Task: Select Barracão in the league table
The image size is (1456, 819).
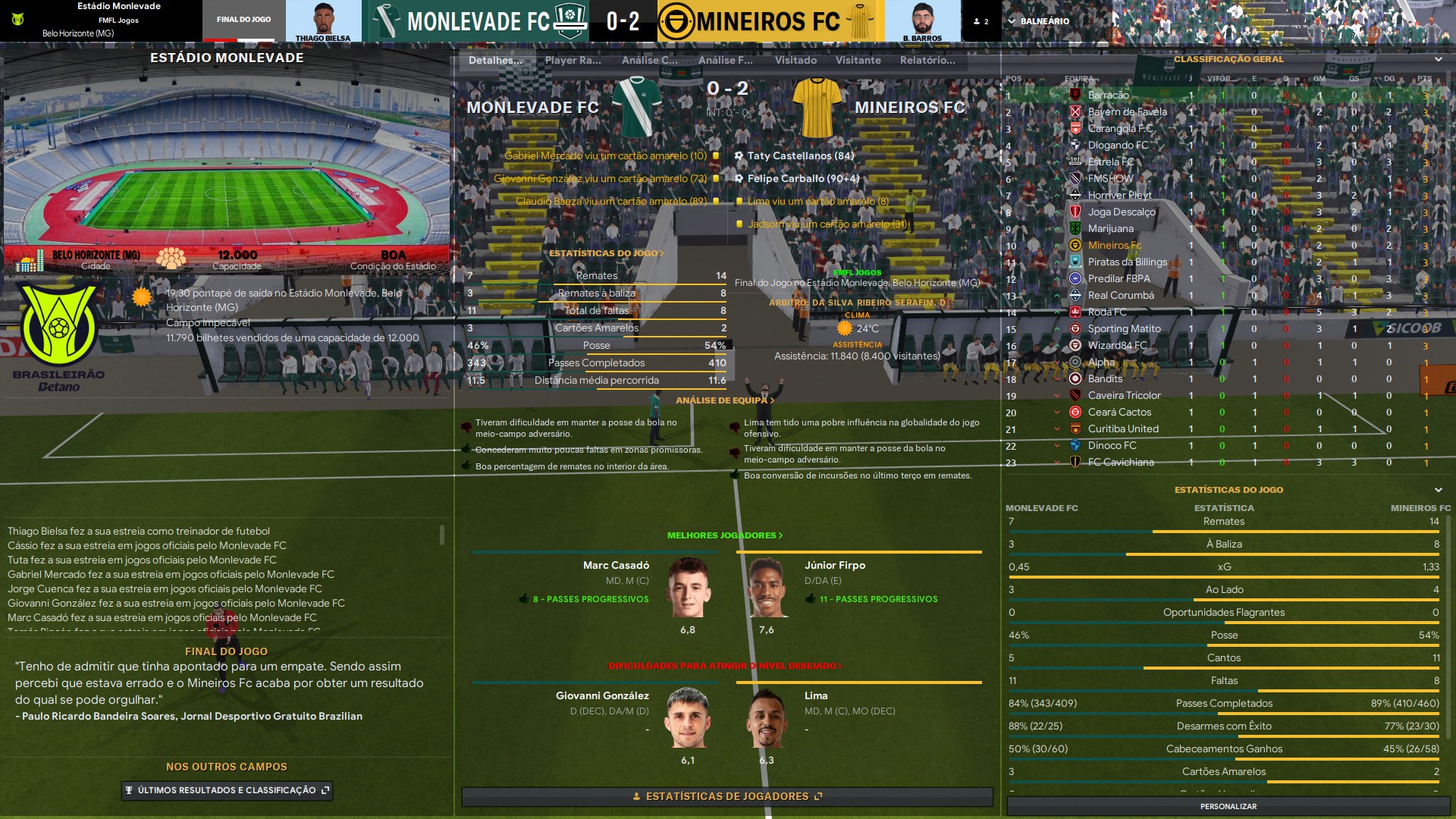Action: [x=1108, y=96]
